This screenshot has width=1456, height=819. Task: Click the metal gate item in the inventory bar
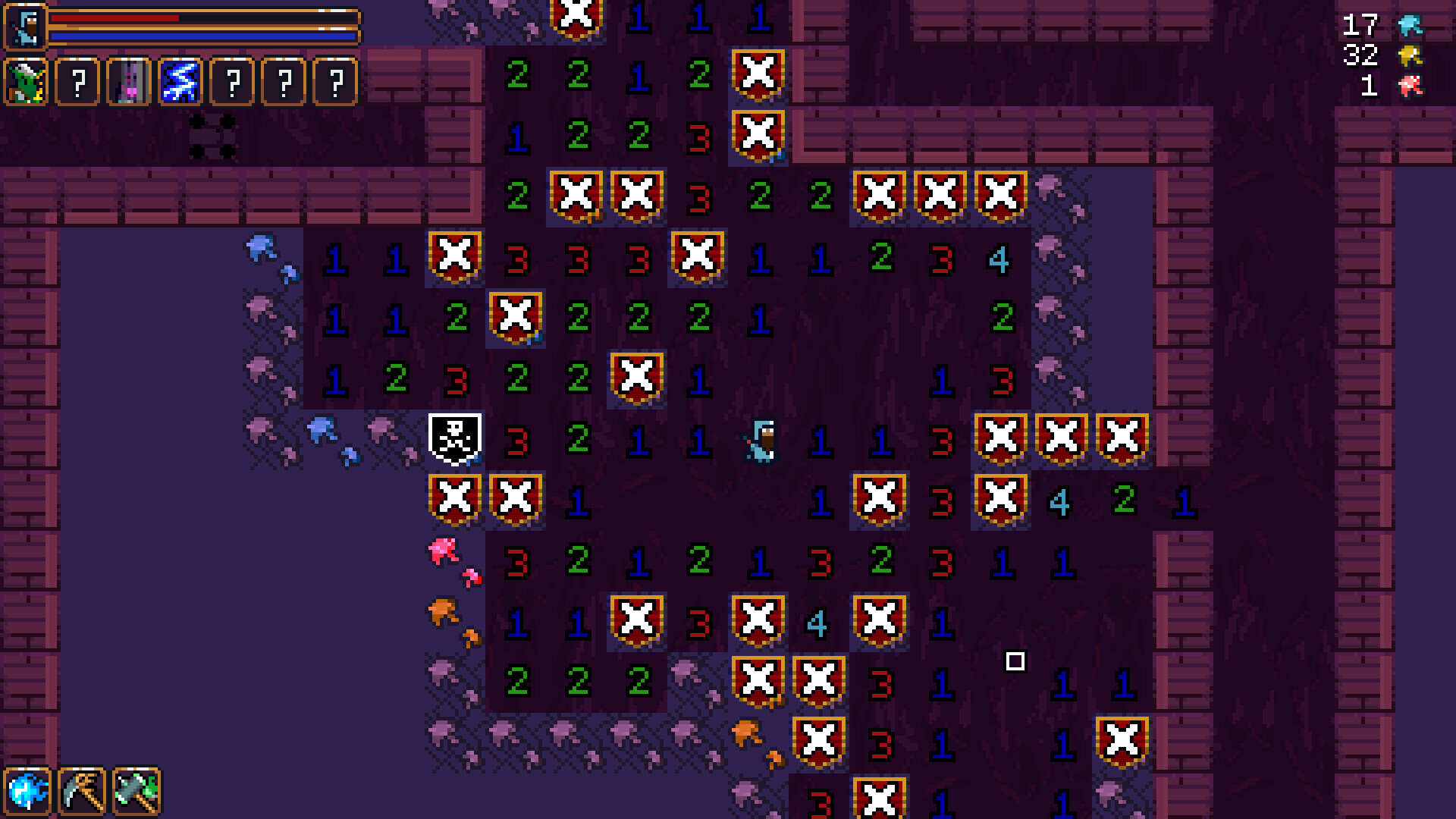[x=130, y=82]
